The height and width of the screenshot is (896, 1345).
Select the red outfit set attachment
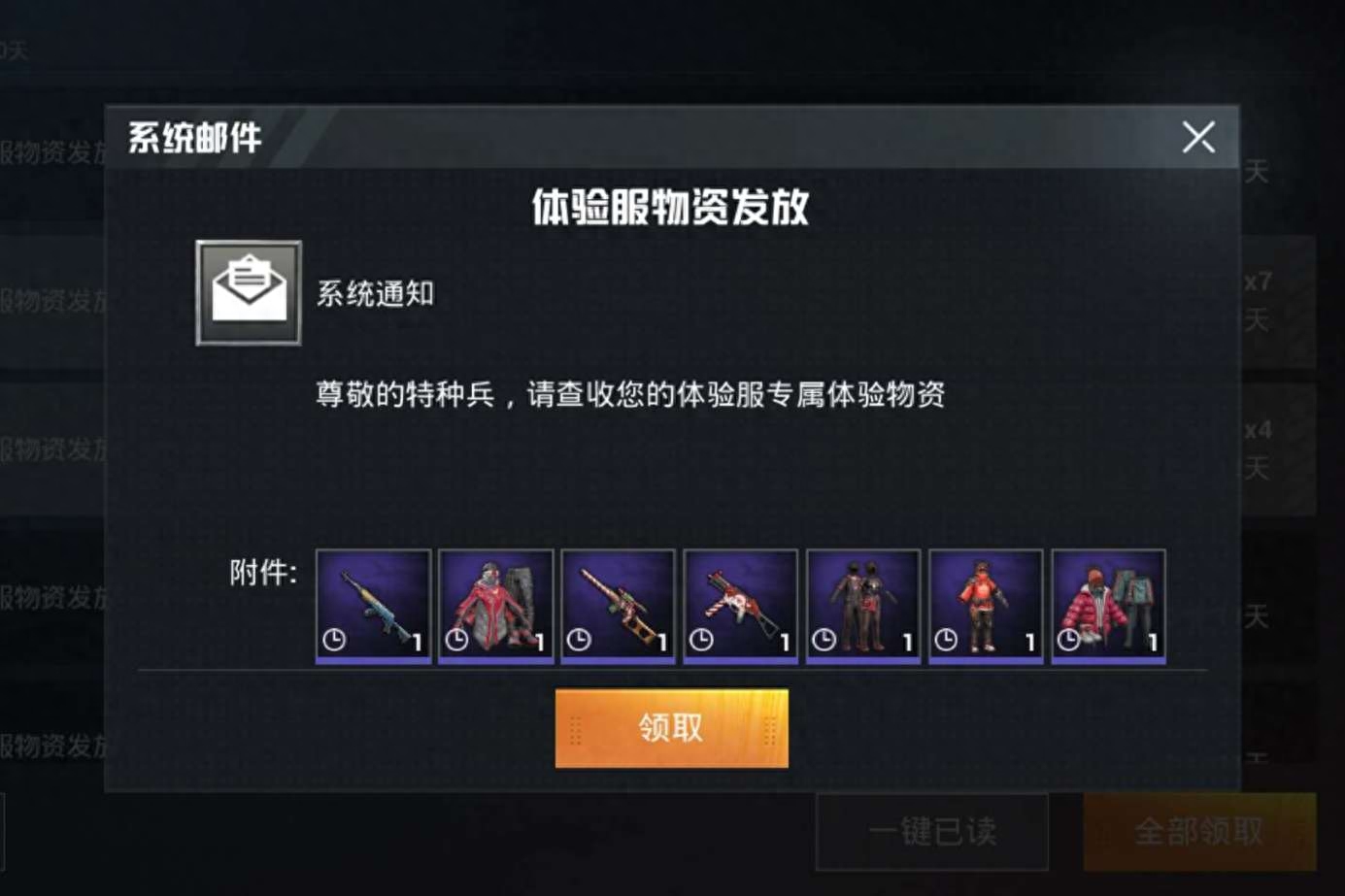[x=495, y=604]
